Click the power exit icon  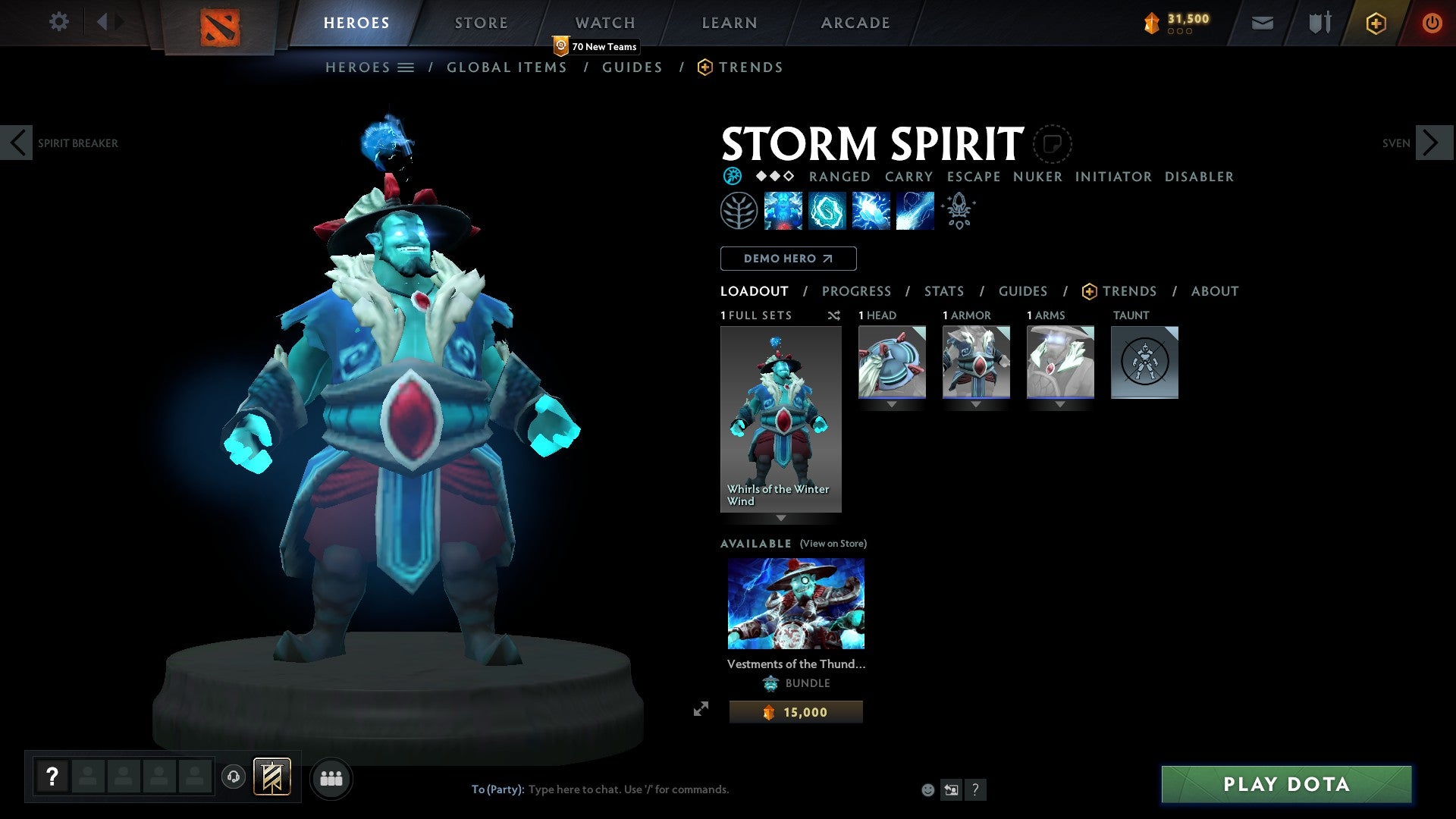1432,23
